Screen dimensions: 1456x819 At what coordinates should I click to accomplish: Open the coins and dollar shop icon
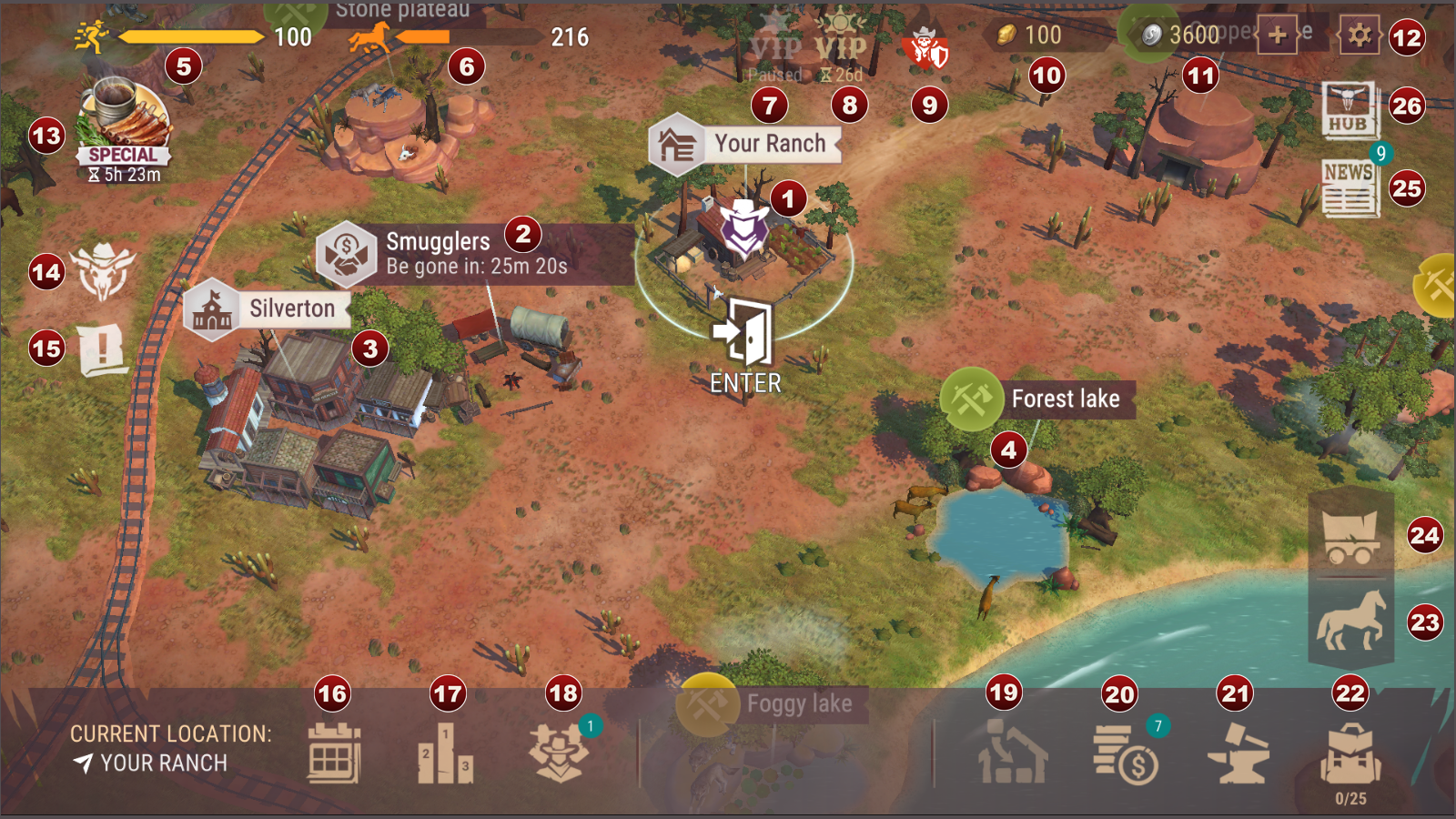pyautogui.click(x=1125, y=753)
